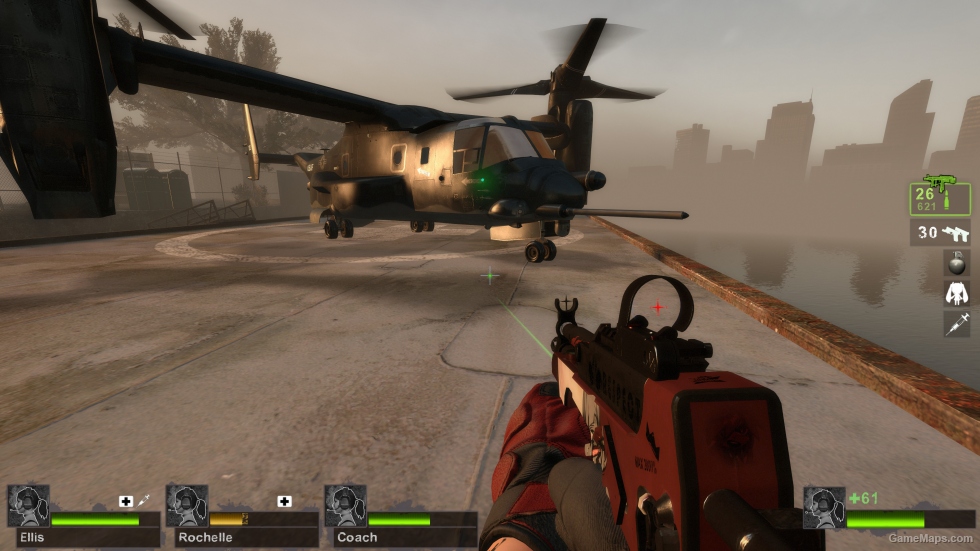
Task: Choose the twin-tail figure medkit slot
Action: (x=956, y=293)
